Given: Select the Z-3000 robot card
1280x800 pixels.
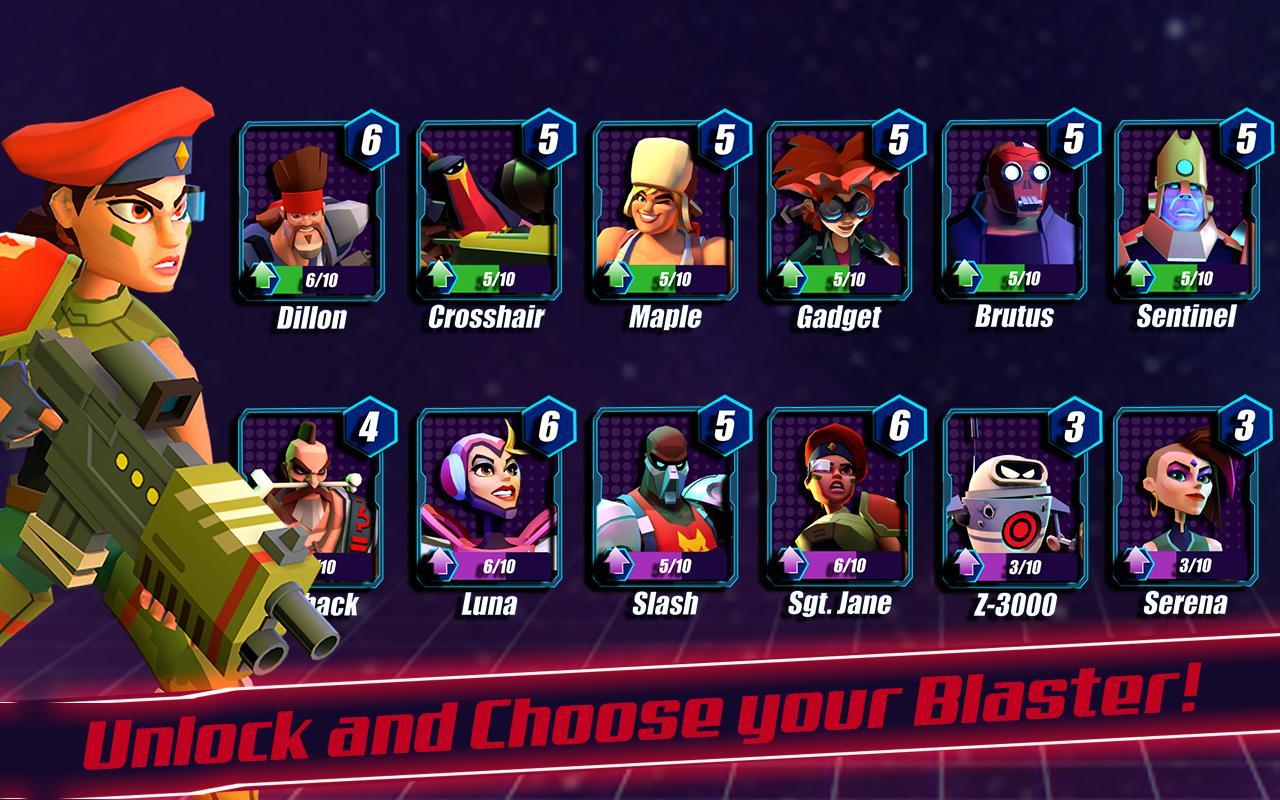Looking at the screenshot, I should (x=1014, y=500).
